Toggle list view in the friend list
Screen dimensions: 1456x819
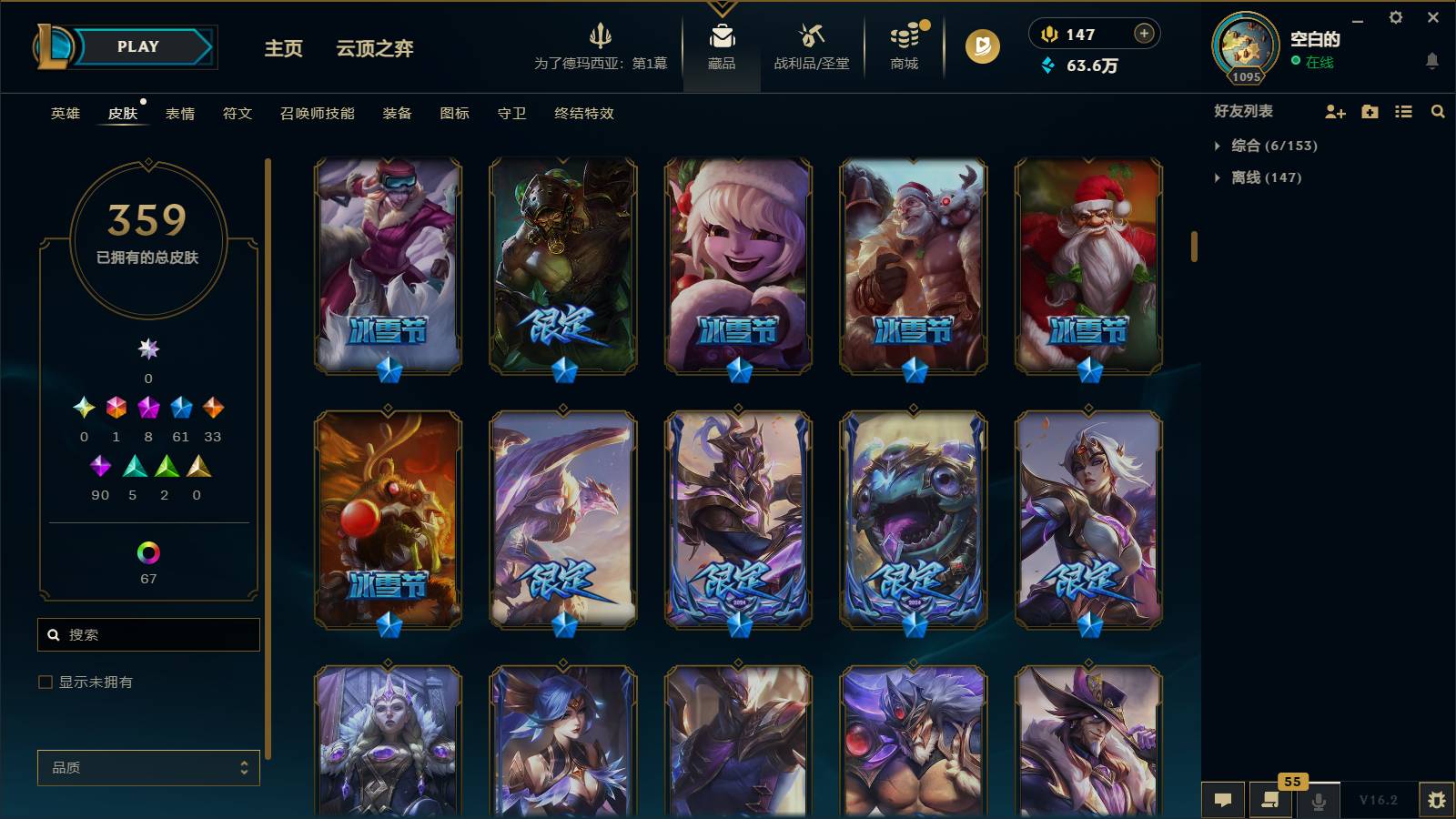point(1402,112)
